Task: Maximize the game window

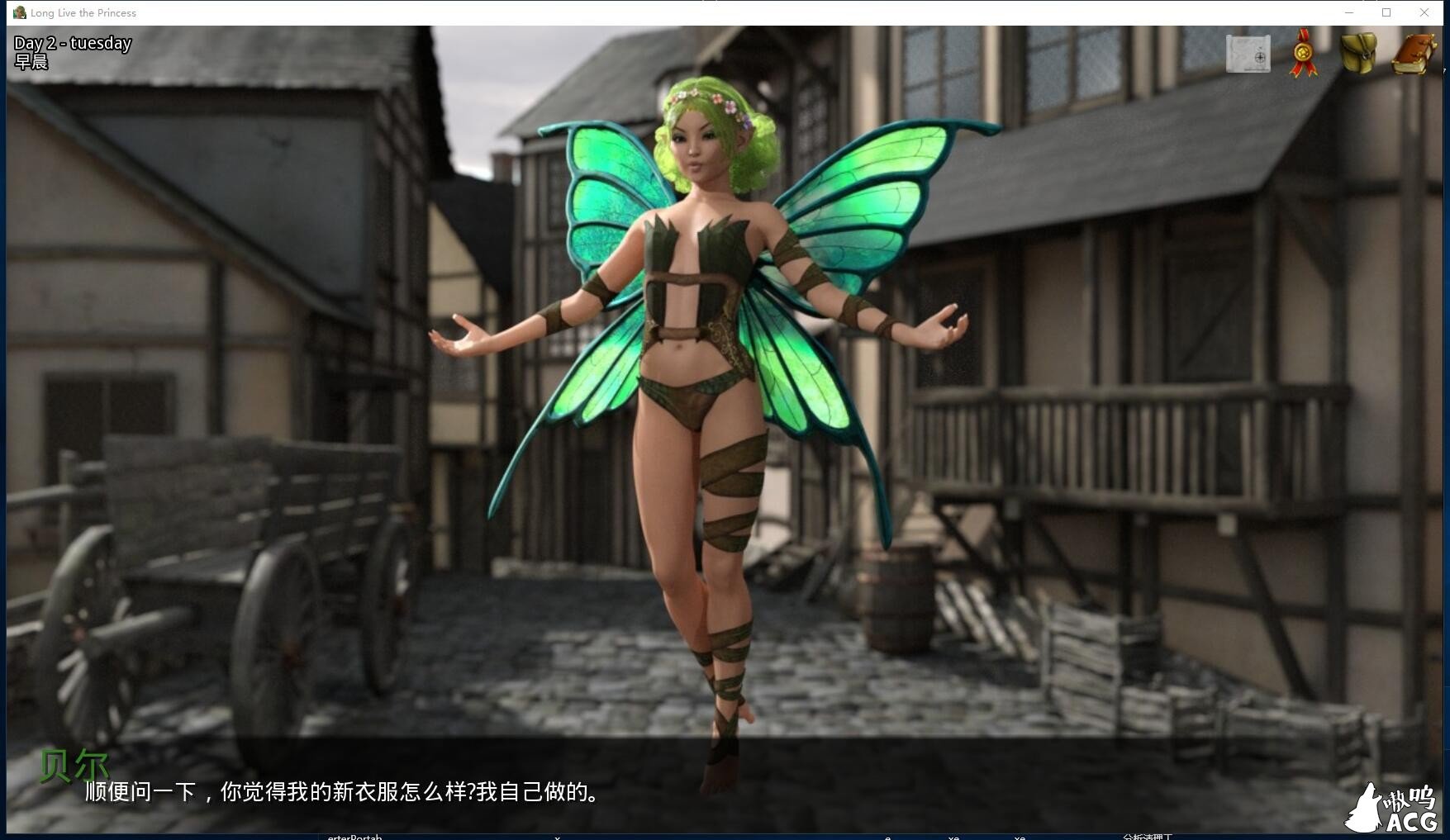Action: (1387, 12)
